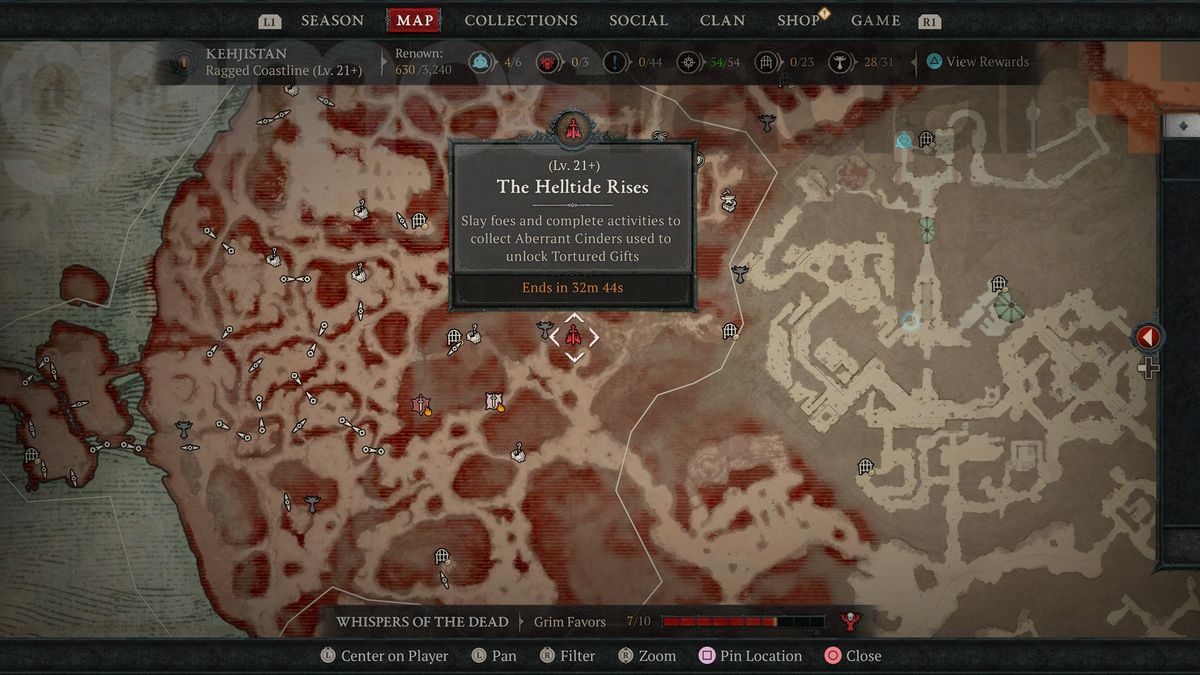Go to the Social tab
The height and width of the screenshot is (675, 1200).
[x=638, y=20]
